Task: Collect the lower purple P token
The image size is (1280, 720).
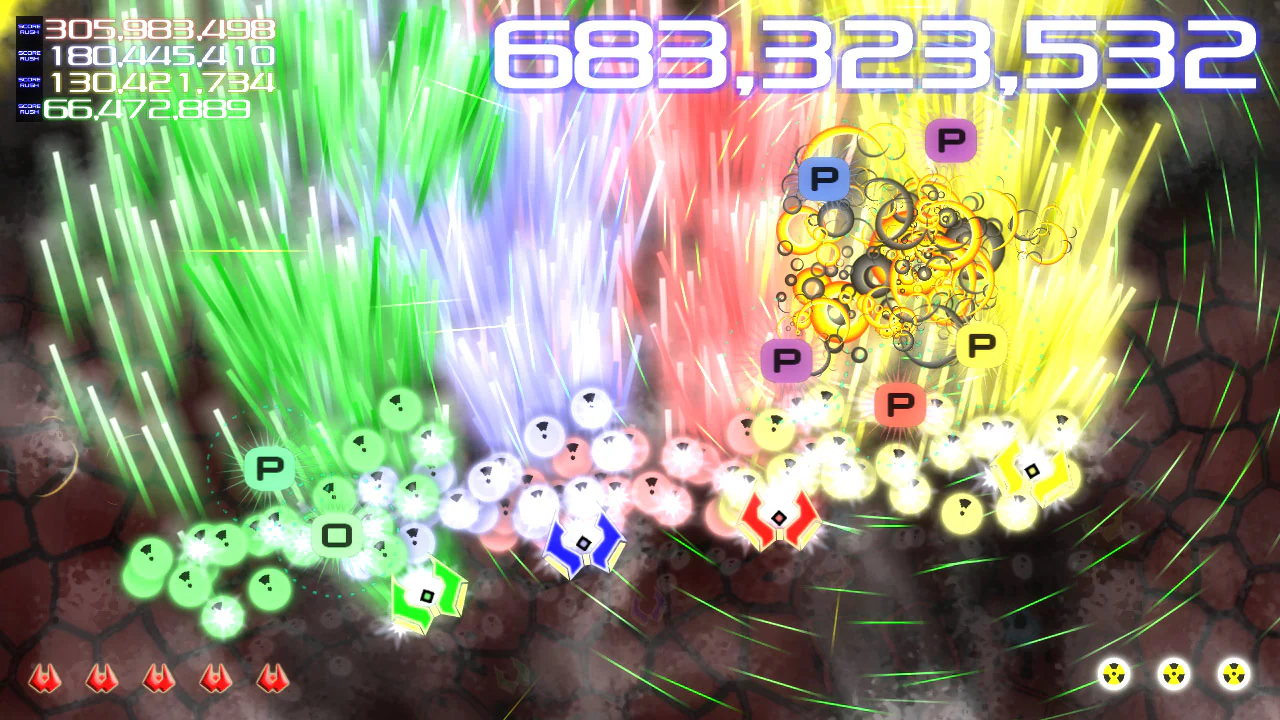Action: (788, 357)
